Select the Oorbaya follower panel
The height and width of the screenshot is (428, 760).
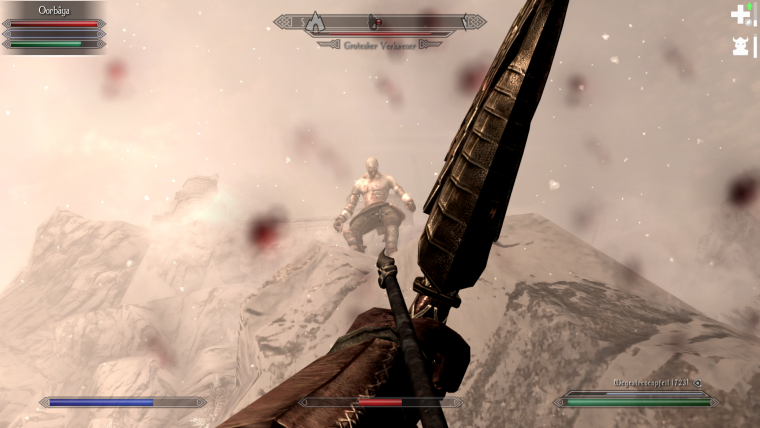click(x=54, y=27)
